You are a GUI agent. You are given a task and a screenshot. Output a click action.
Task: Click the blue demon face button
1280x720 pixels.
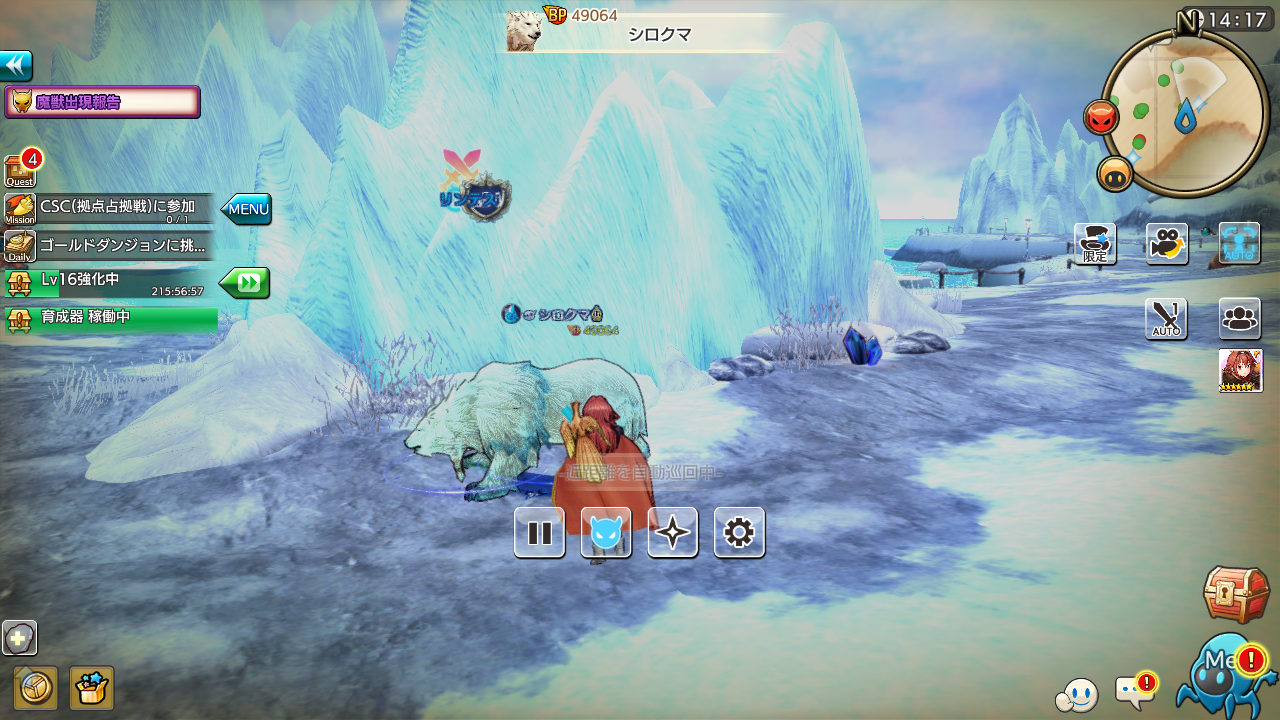pyautogui.click(x=606, y=532)
